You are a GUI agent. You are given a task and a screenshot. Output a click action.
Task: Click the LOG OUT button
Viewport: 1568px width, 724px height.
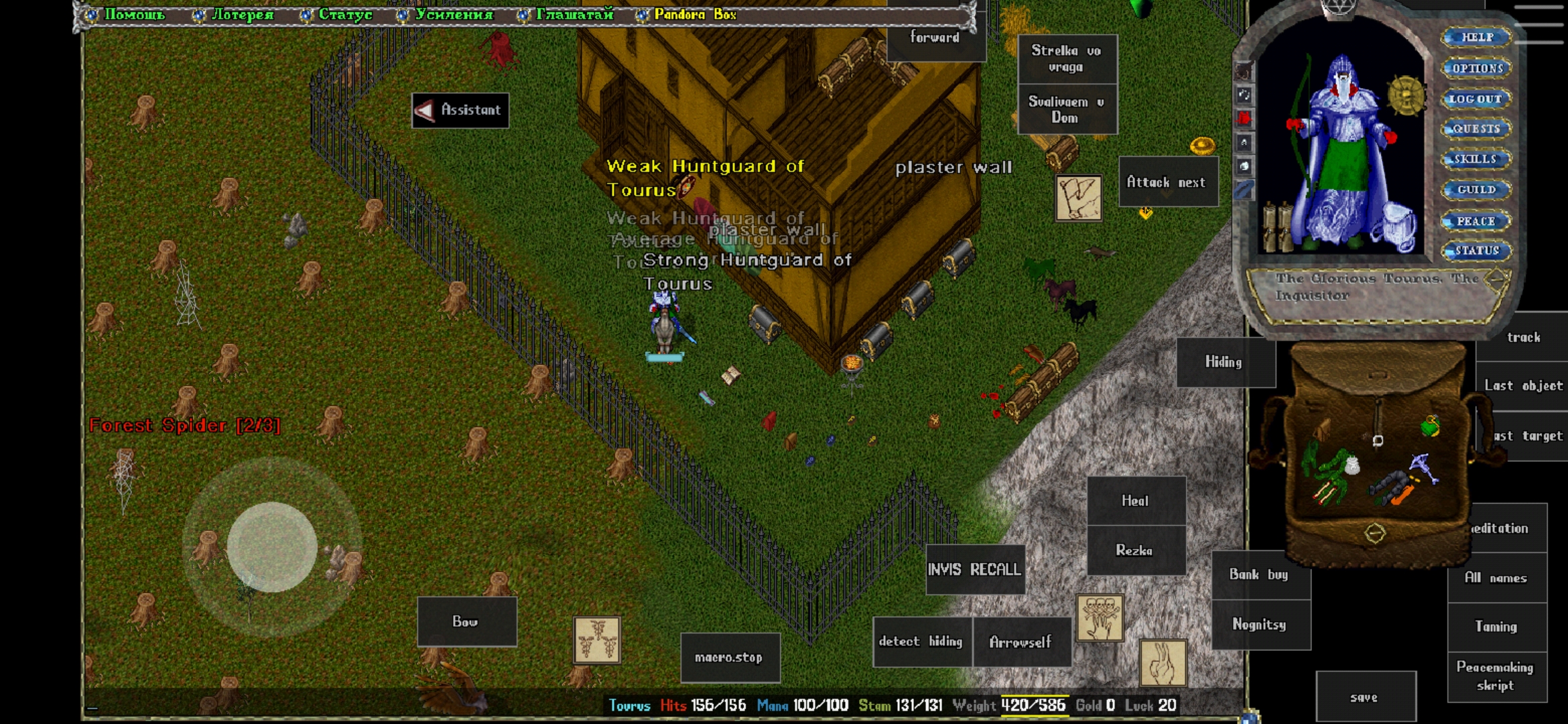tap(1476, 99)
